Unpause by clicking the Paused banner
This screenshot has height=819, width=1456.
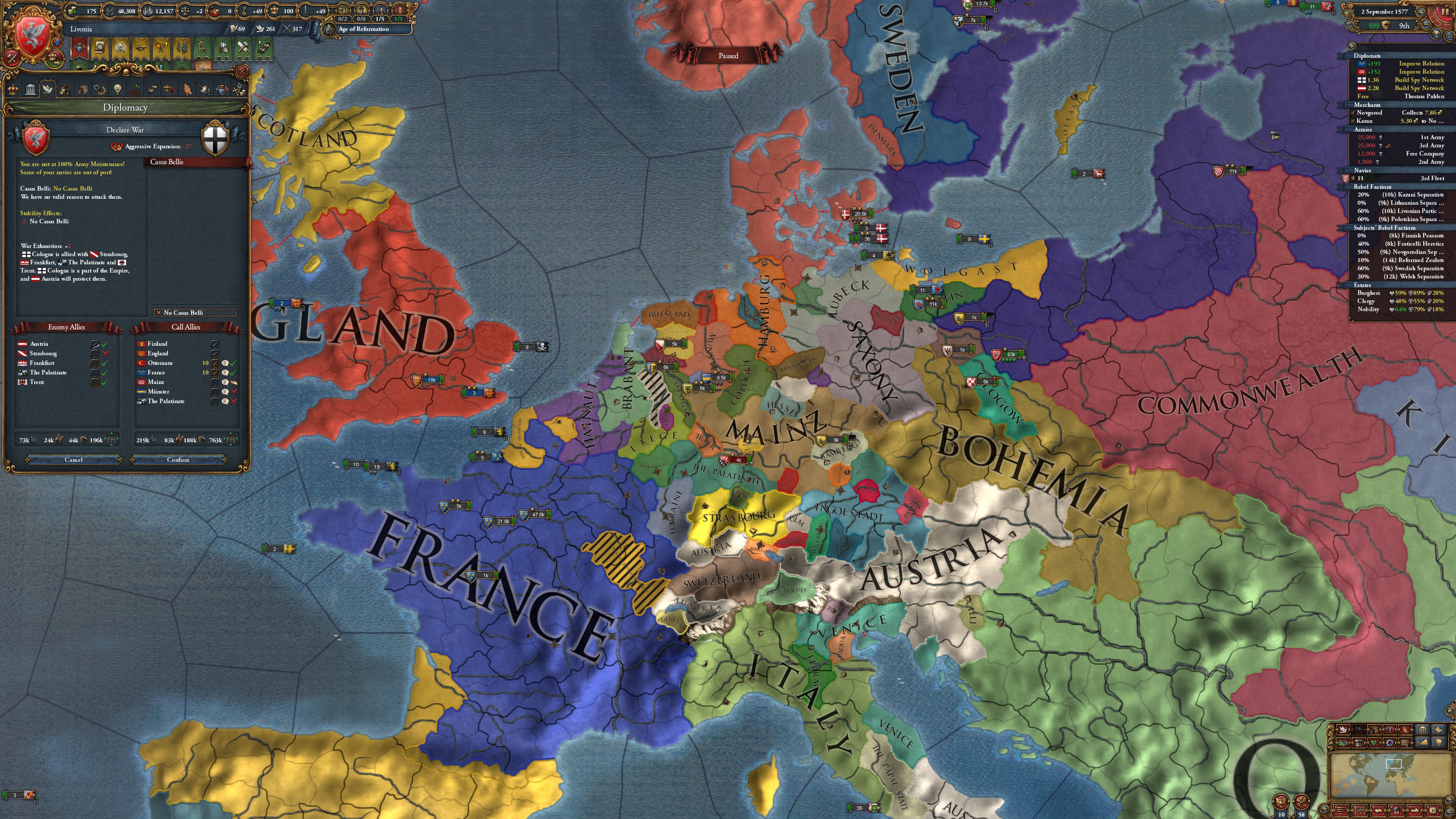click(x=729, y=56)
